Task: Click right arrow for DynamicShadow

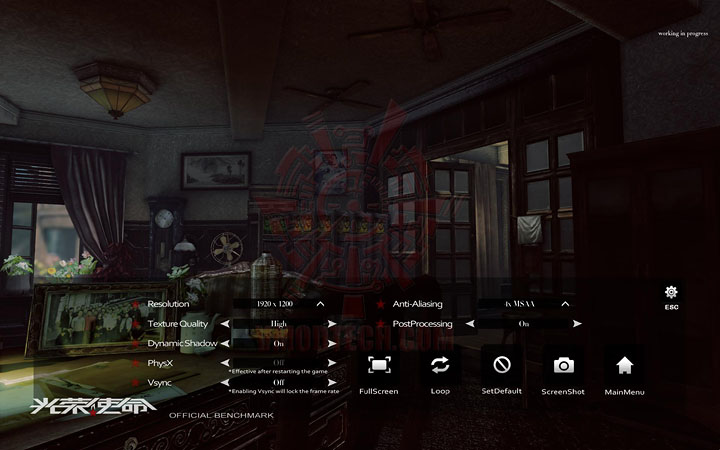Action: (x=332, y=343)
